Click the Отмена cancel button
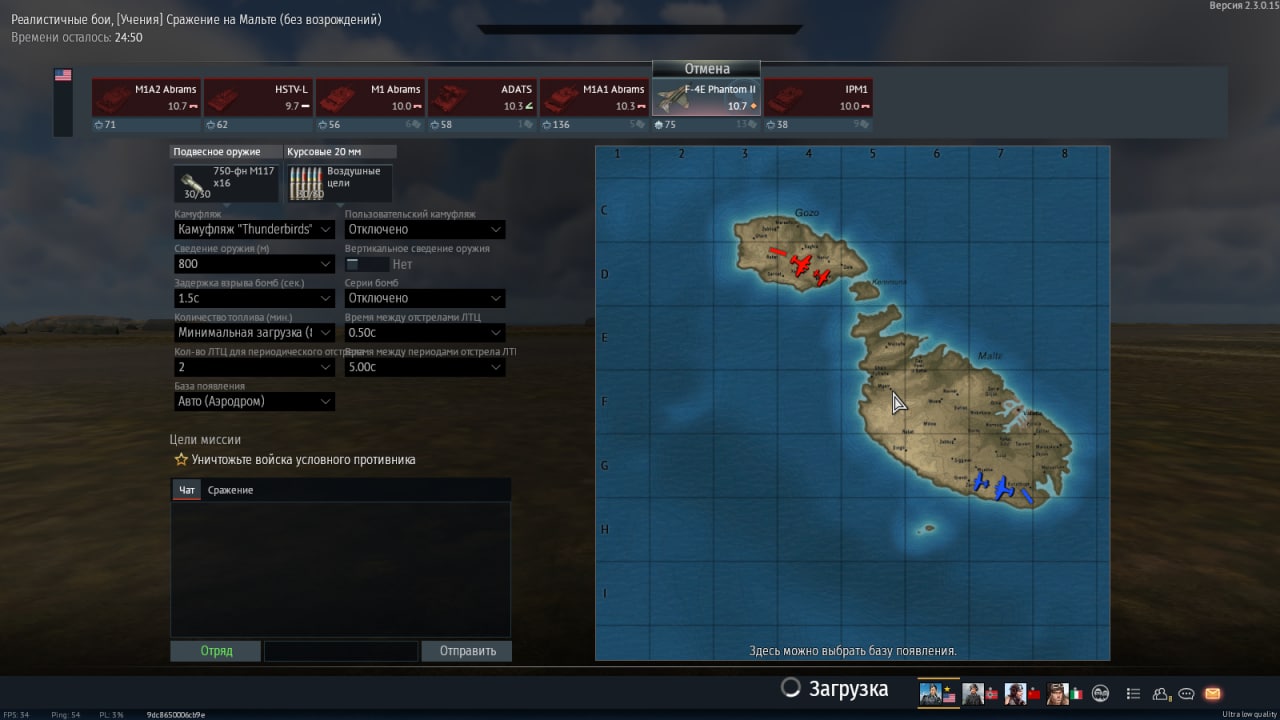This screenshot has width=1280, height=720. pyautogui.click(x=706, y=69)
